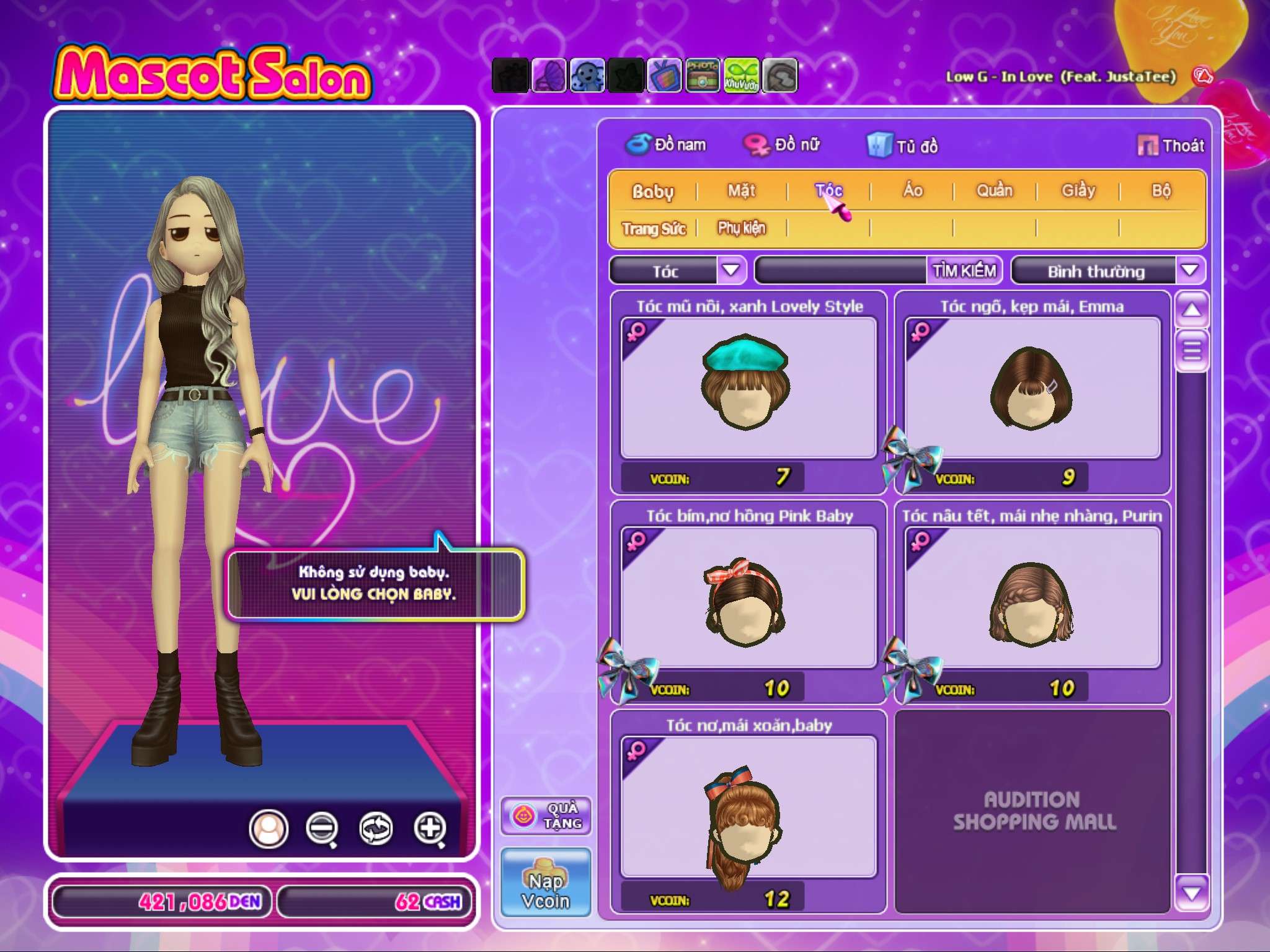The image size is (1270, 952).
Task: Open the Tủ đồ wardrobe
Action: (x=903, y=146)
